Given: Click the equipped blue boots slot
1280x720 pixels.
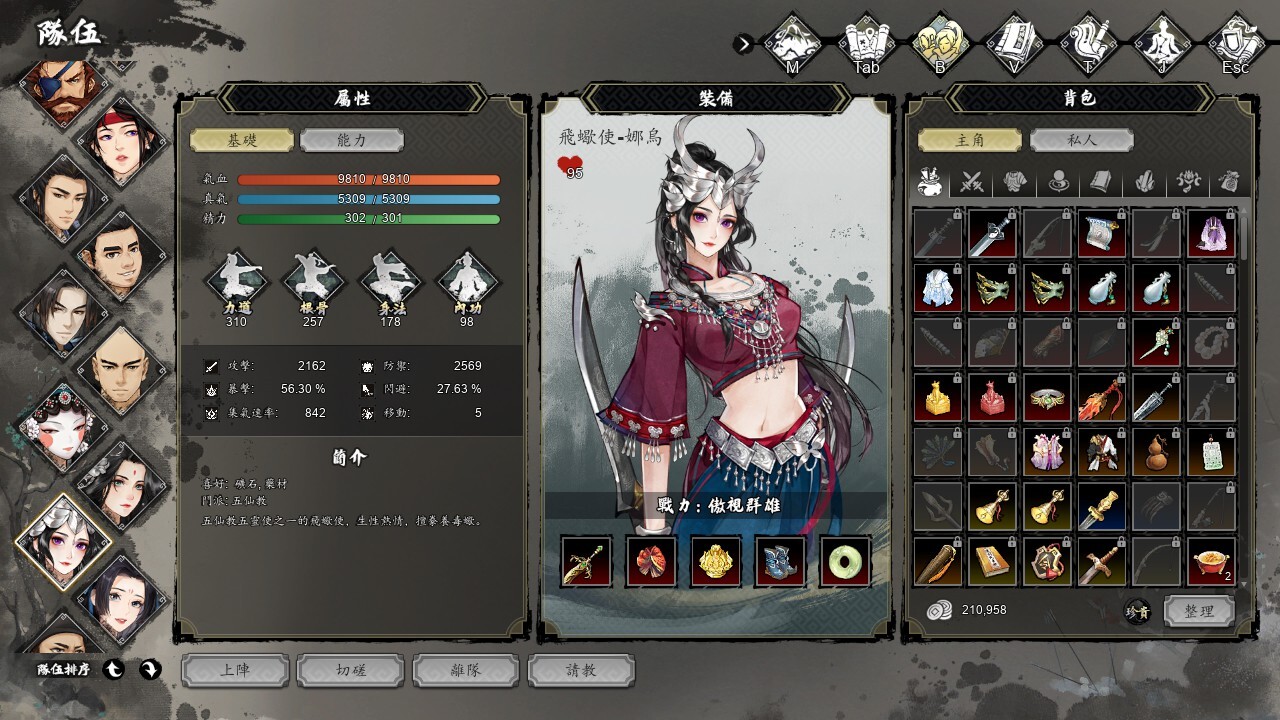Looking at the screenshot, I should [x=780, y=561].
